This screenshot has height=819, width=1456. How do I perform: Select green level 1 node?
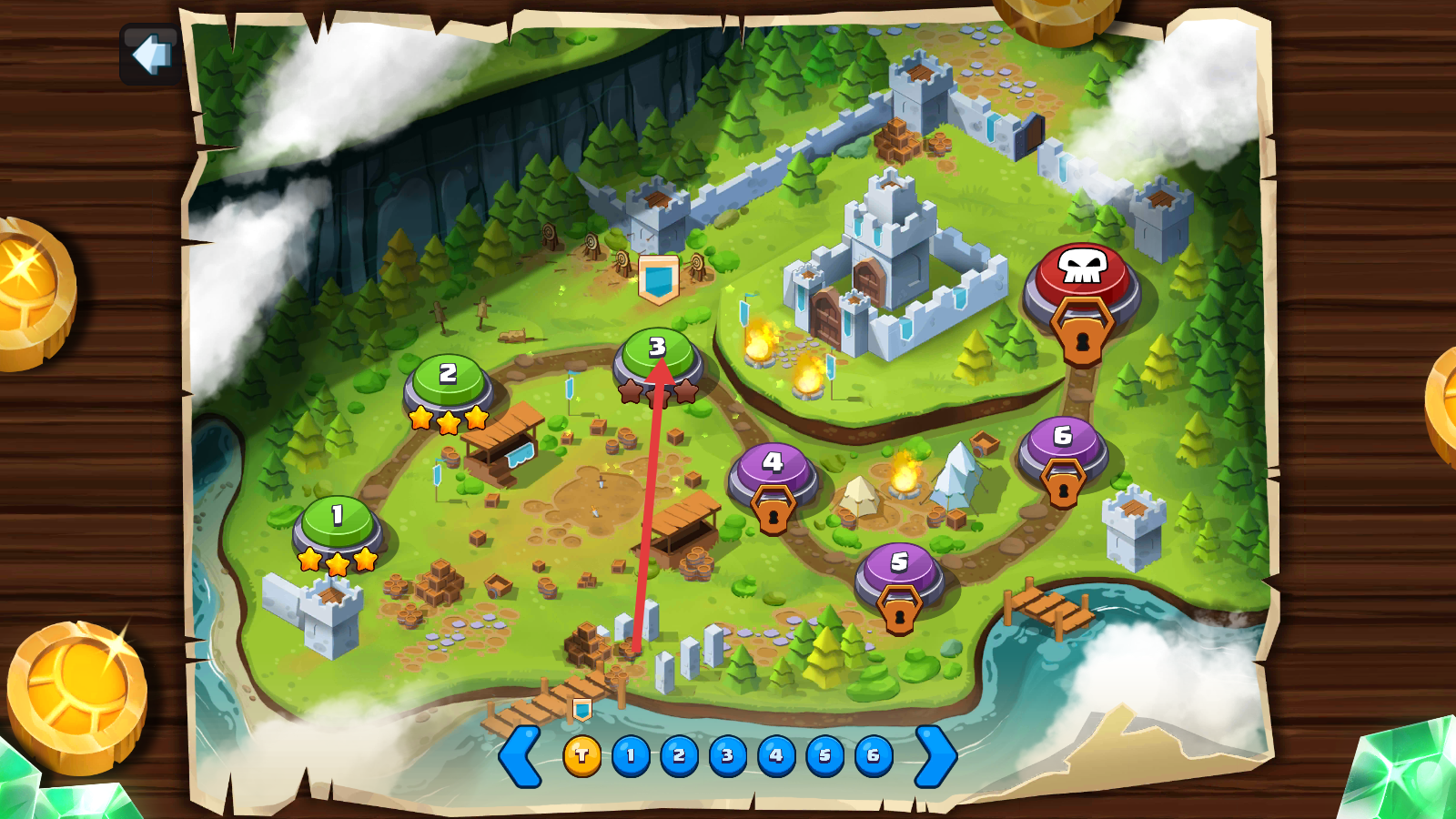(x=338, y=521)
